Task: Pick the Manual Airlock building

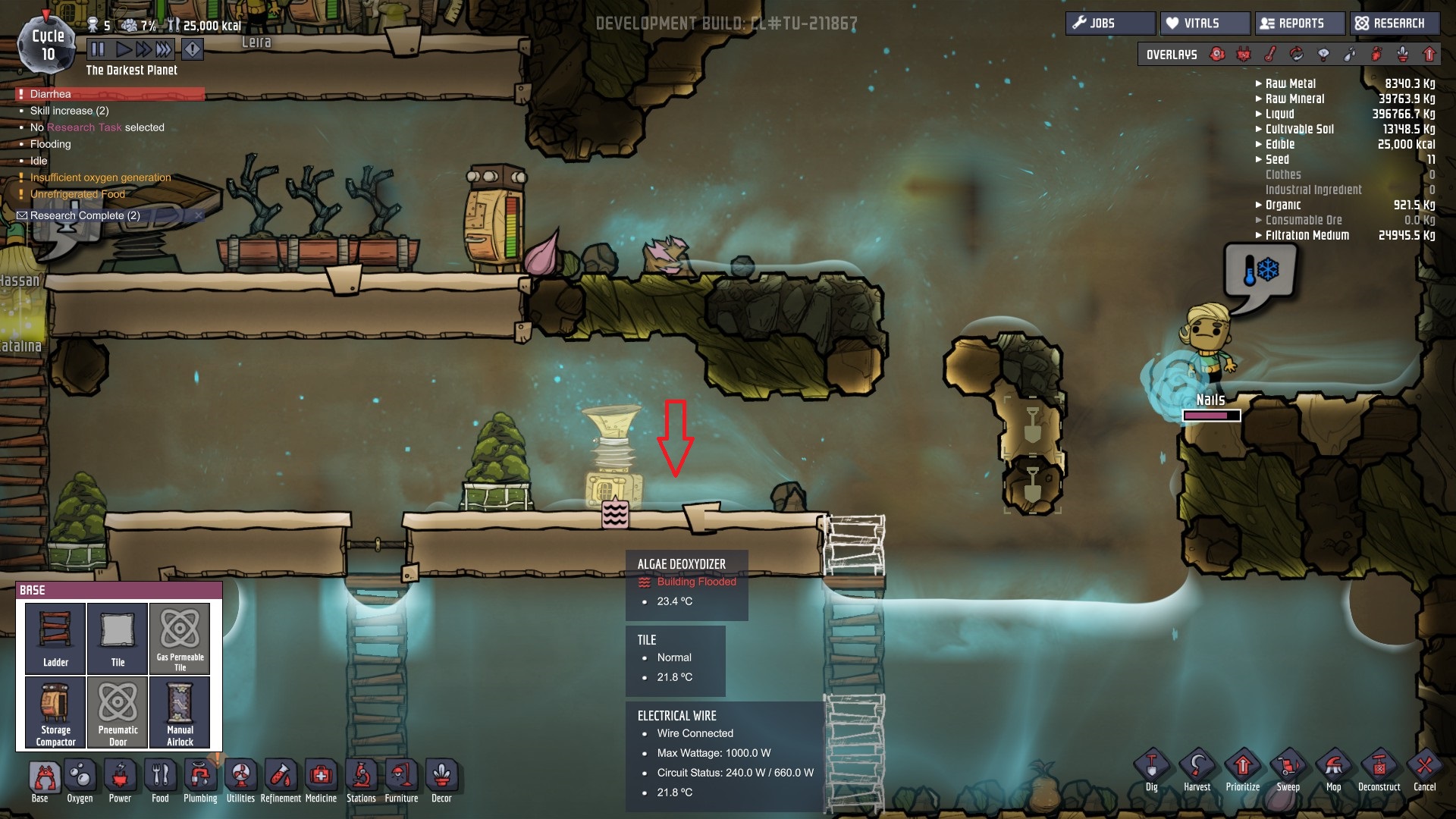Action: (180, 712)
